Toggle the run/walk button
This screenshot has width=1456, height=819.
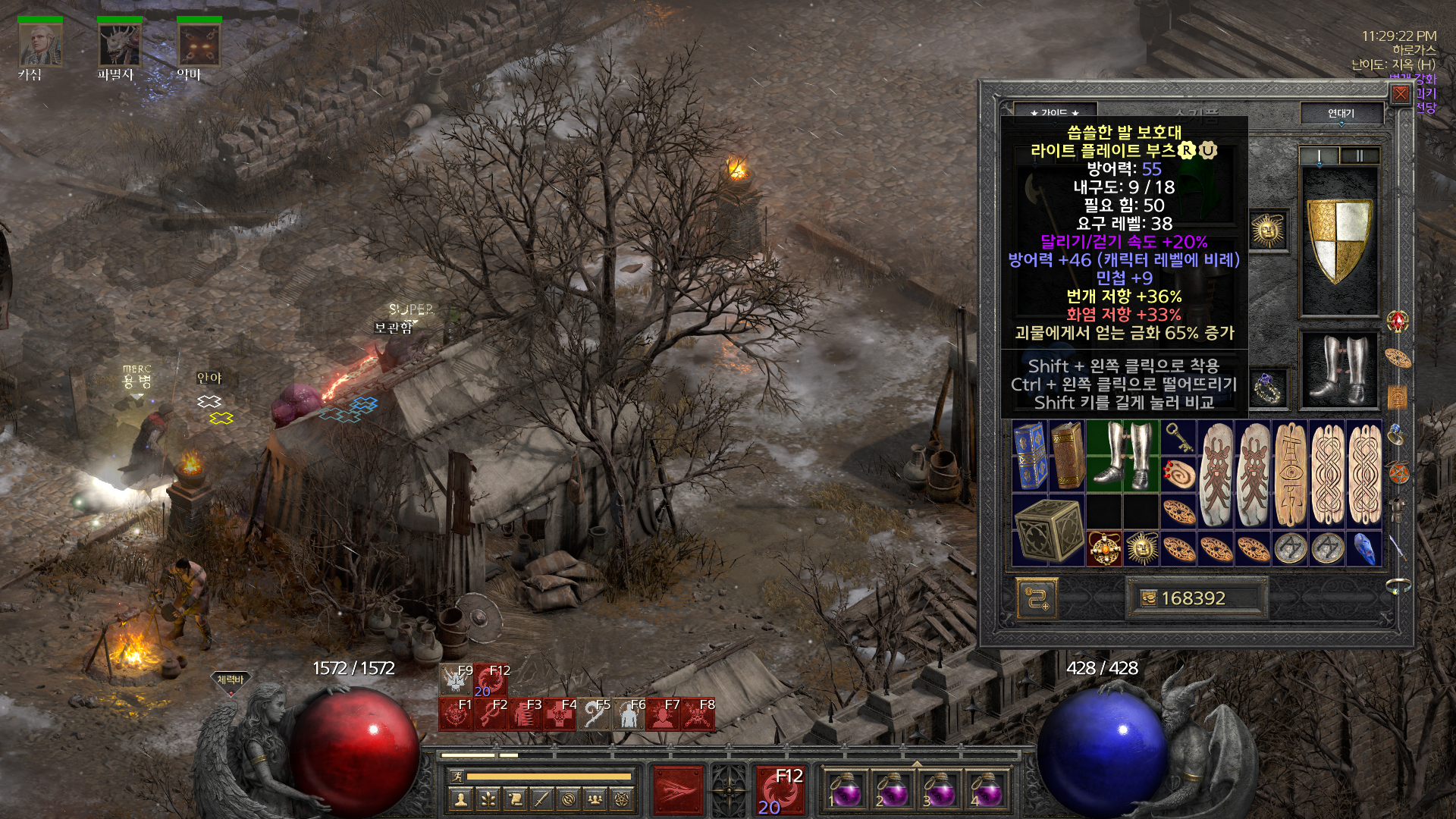click(x=455, y=776)
